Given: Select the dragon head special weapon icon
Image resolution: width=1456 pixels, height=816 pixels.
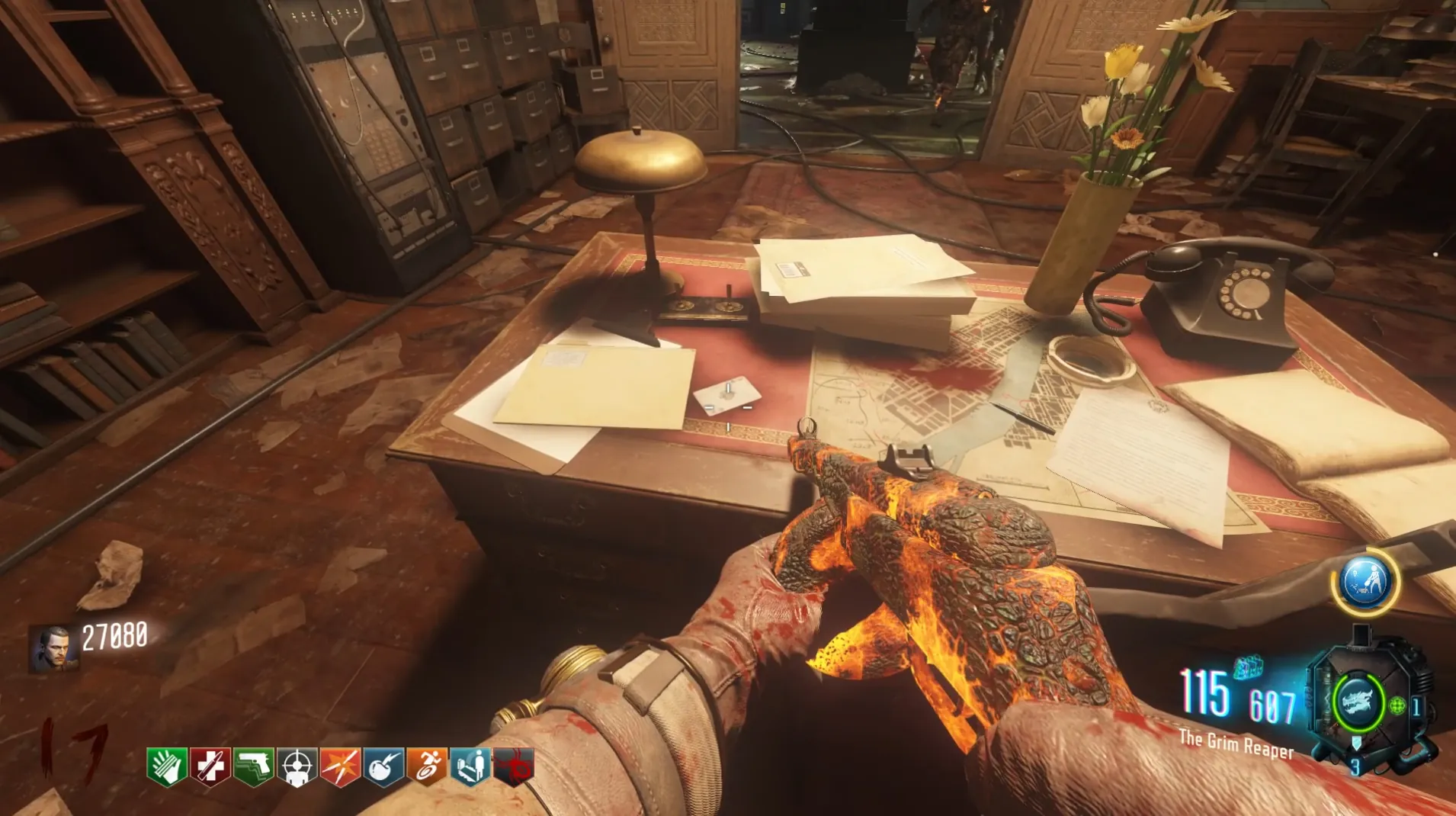Looking at the screenshot, I should click(x=1358, y=701).
